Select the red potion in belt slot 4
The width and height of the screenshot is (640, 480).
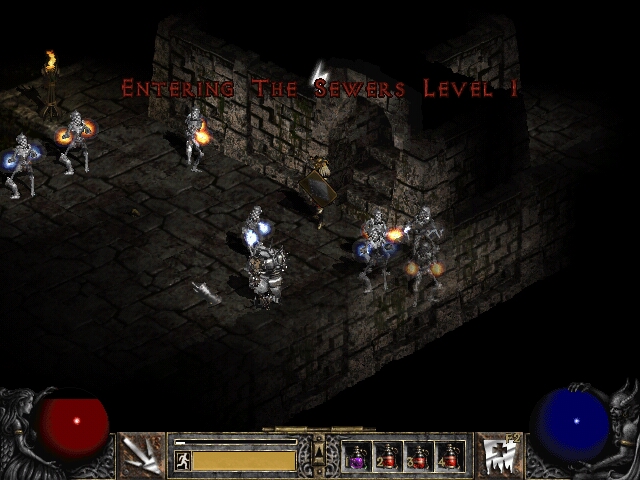point(450,457)
